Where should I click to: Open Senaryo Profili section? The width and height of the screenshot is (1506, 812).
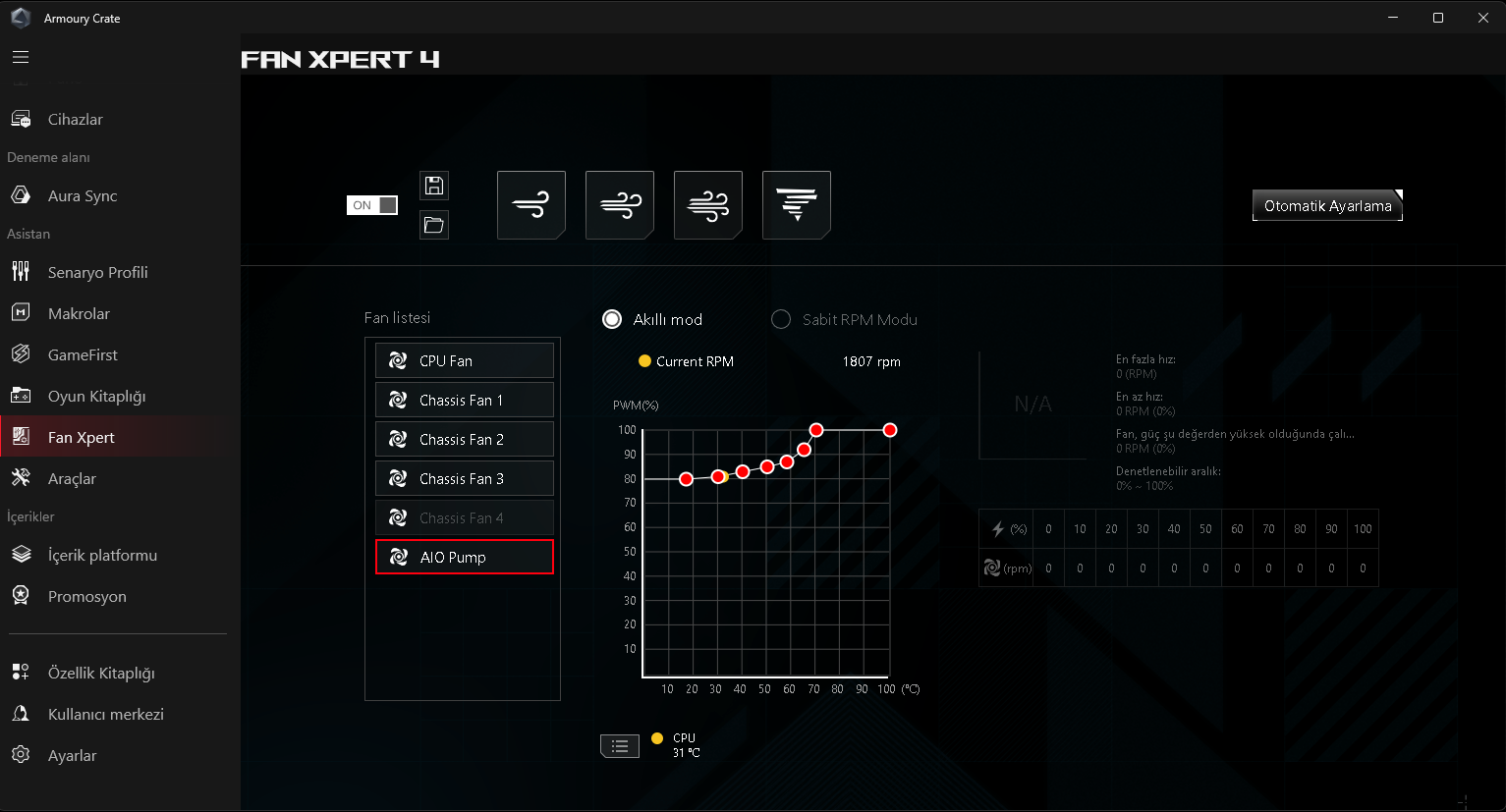point(97,273)
